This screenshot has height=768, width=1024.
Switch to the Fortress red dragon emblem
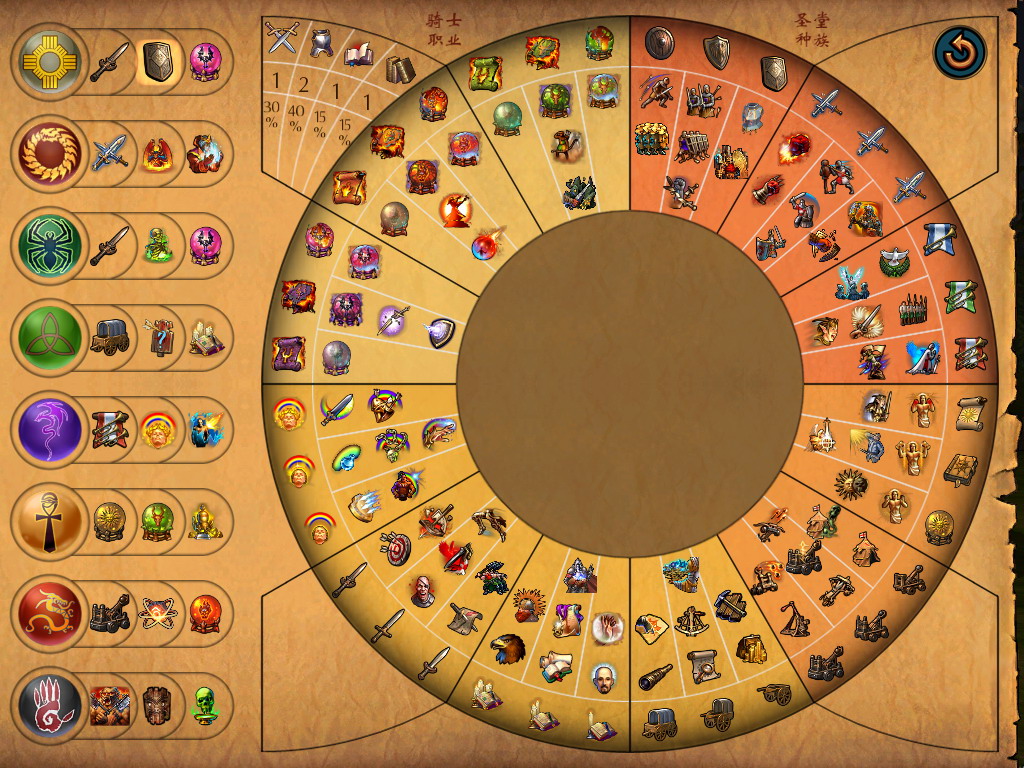pos(50,614)
